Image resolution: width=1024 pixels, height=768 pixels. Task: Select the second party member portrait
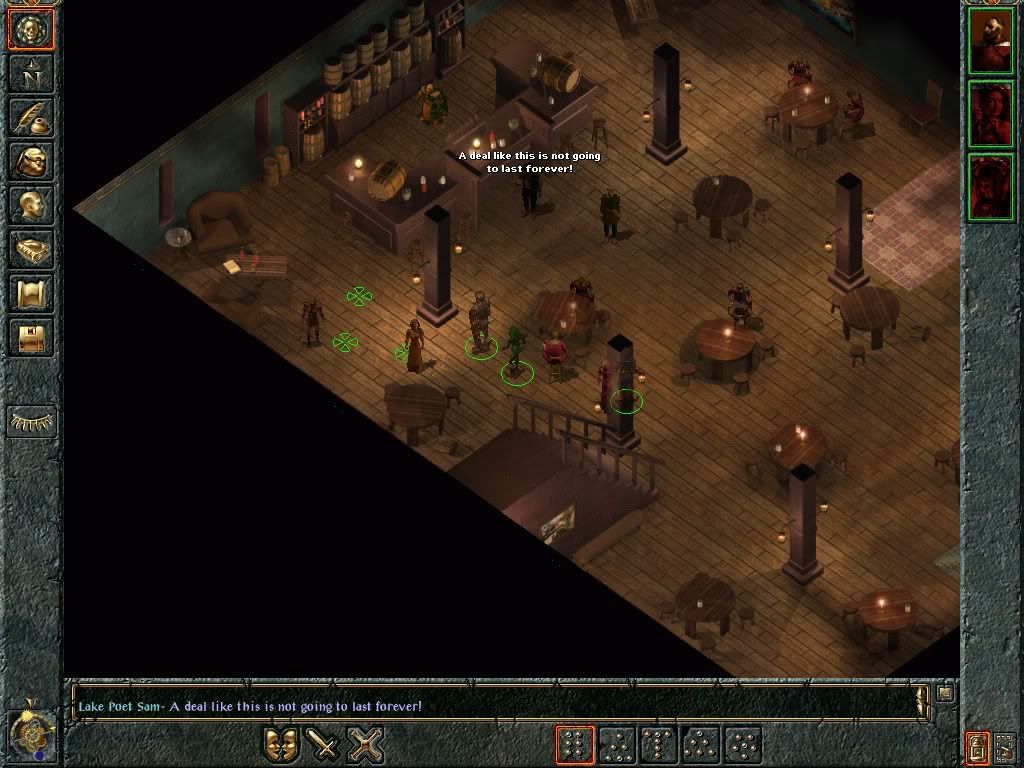point(991,115)
